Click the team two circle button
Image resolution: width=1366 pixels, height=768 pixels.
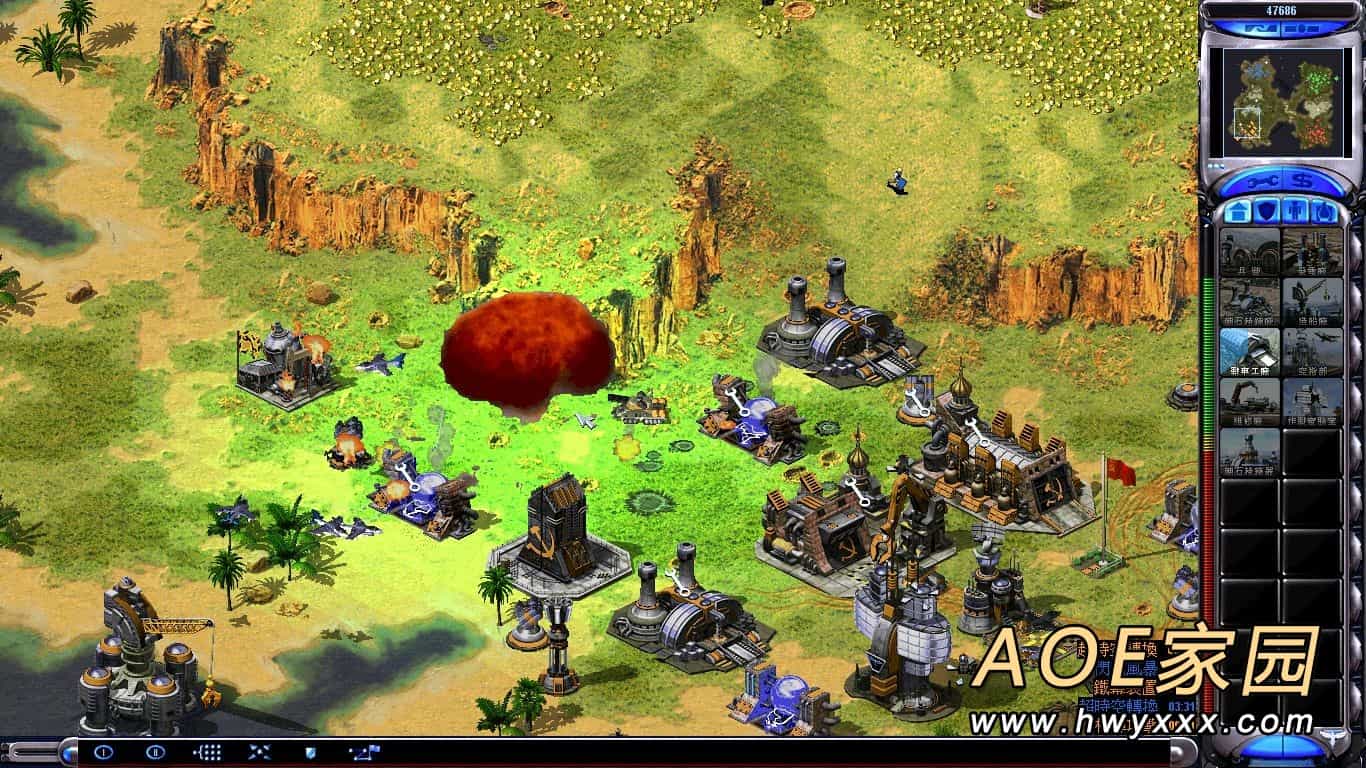(x=155, y=752)
